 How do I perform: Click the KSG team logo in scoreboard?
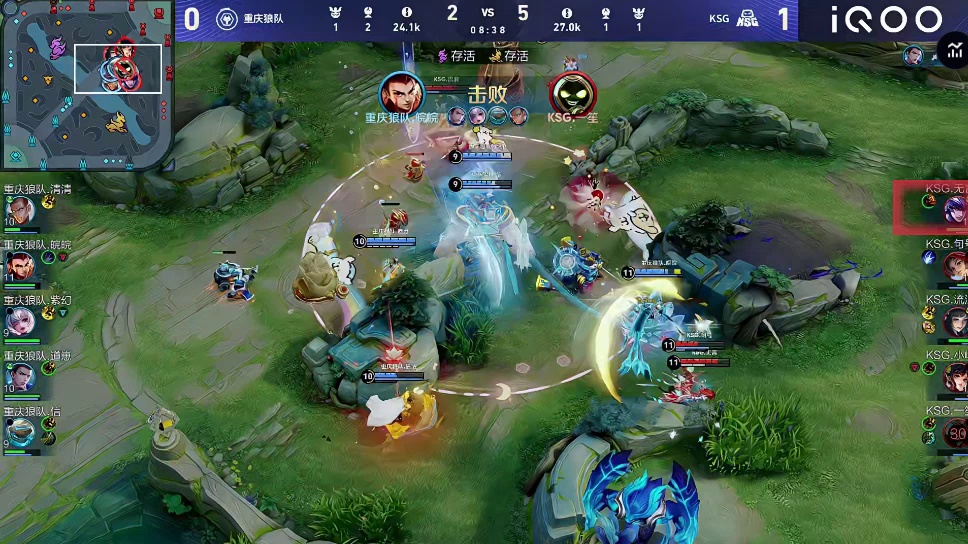[x=747, y=19]
